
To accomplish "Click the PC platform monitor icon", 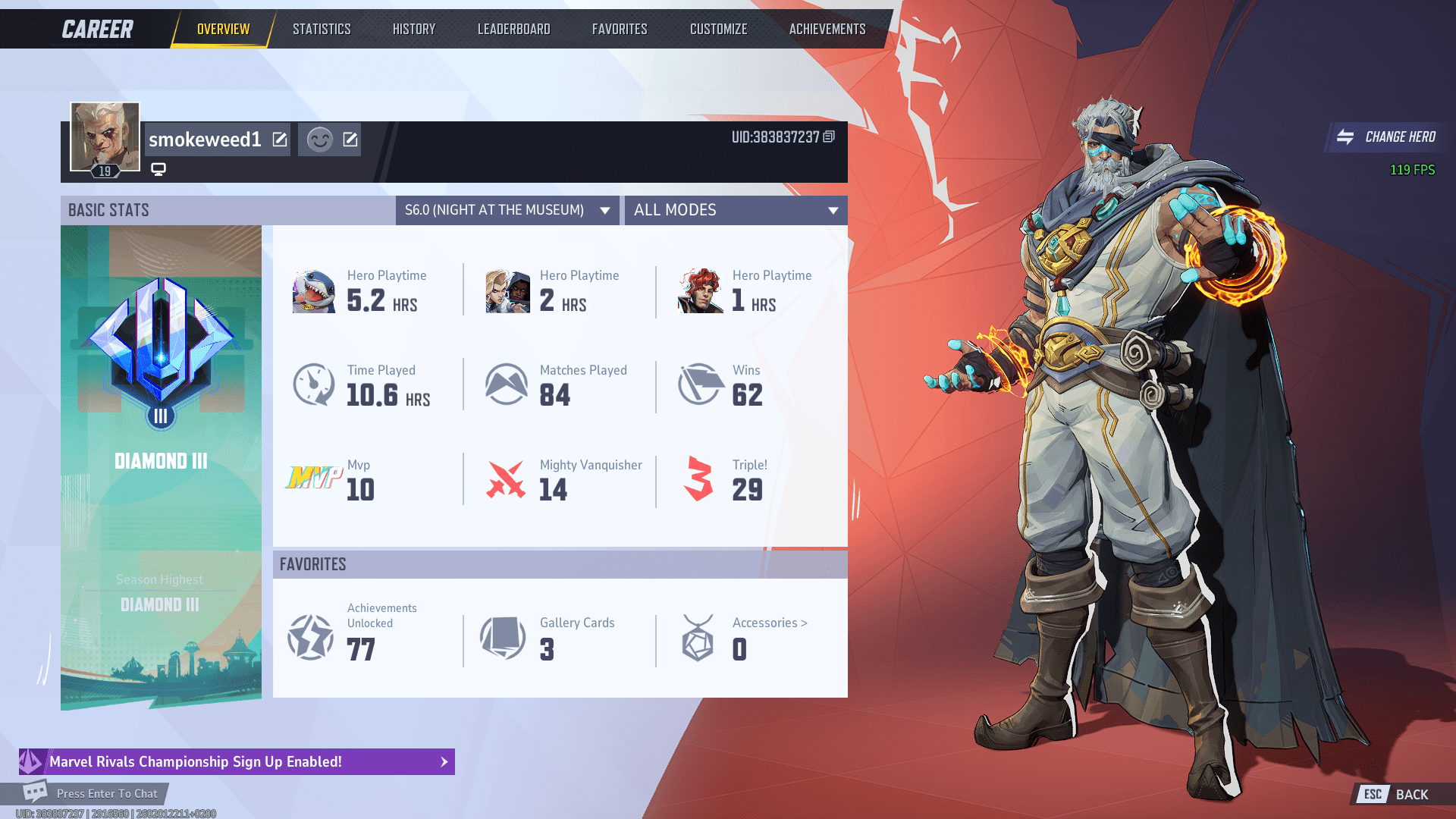I will [x=158, y=168].
